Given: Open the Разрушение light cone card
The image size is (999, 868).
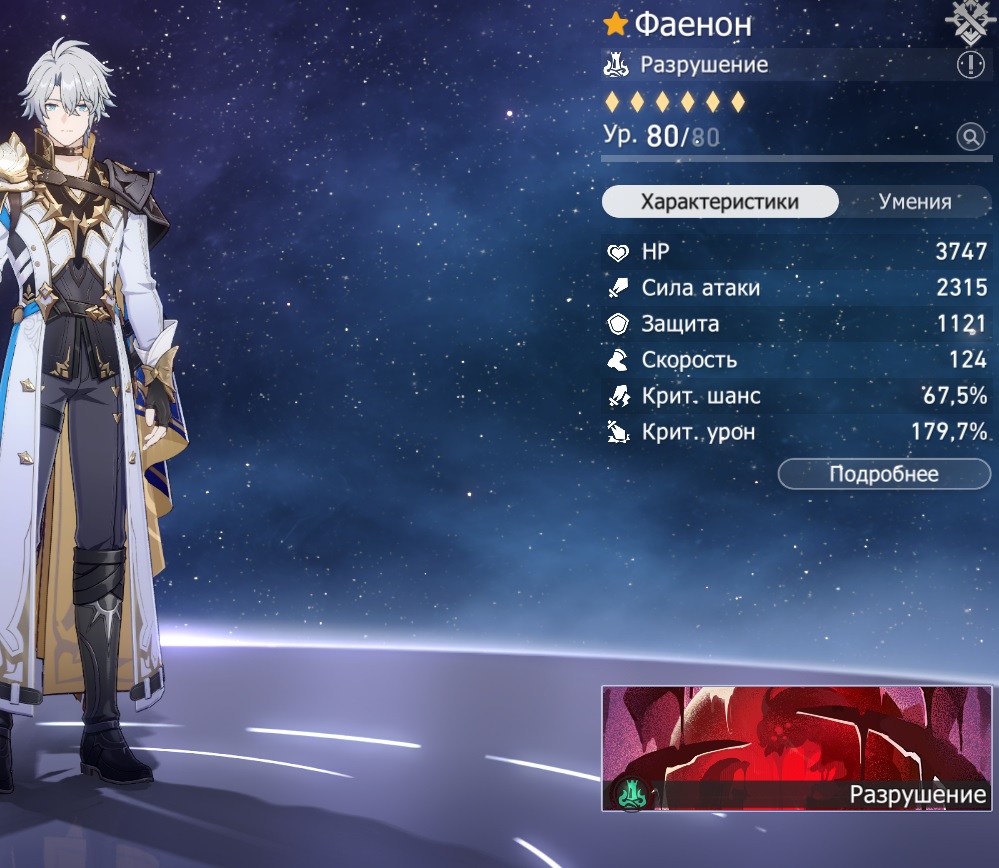Looking at the screenshot, I should tap(797, 748).
